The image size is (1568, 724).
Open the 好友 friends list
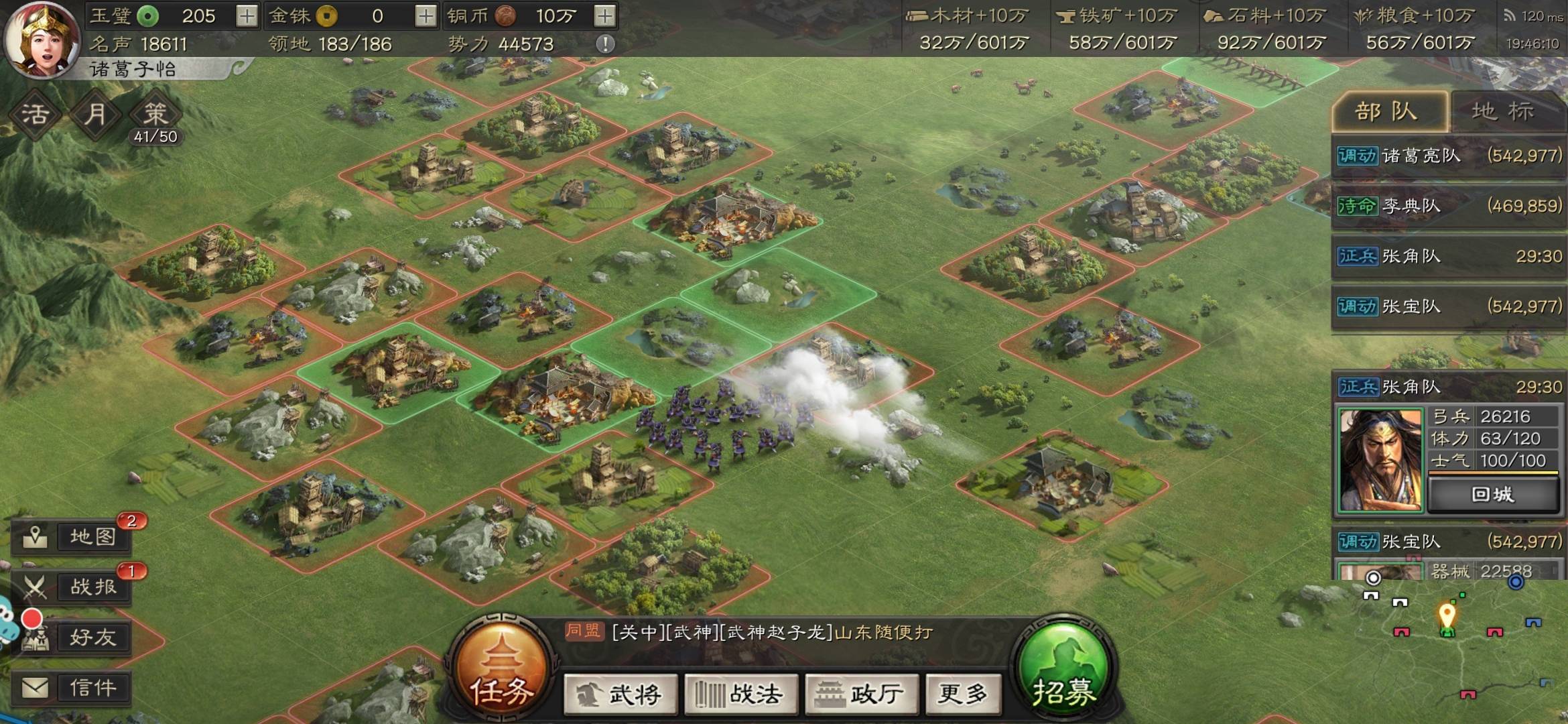tap(72, 638)
